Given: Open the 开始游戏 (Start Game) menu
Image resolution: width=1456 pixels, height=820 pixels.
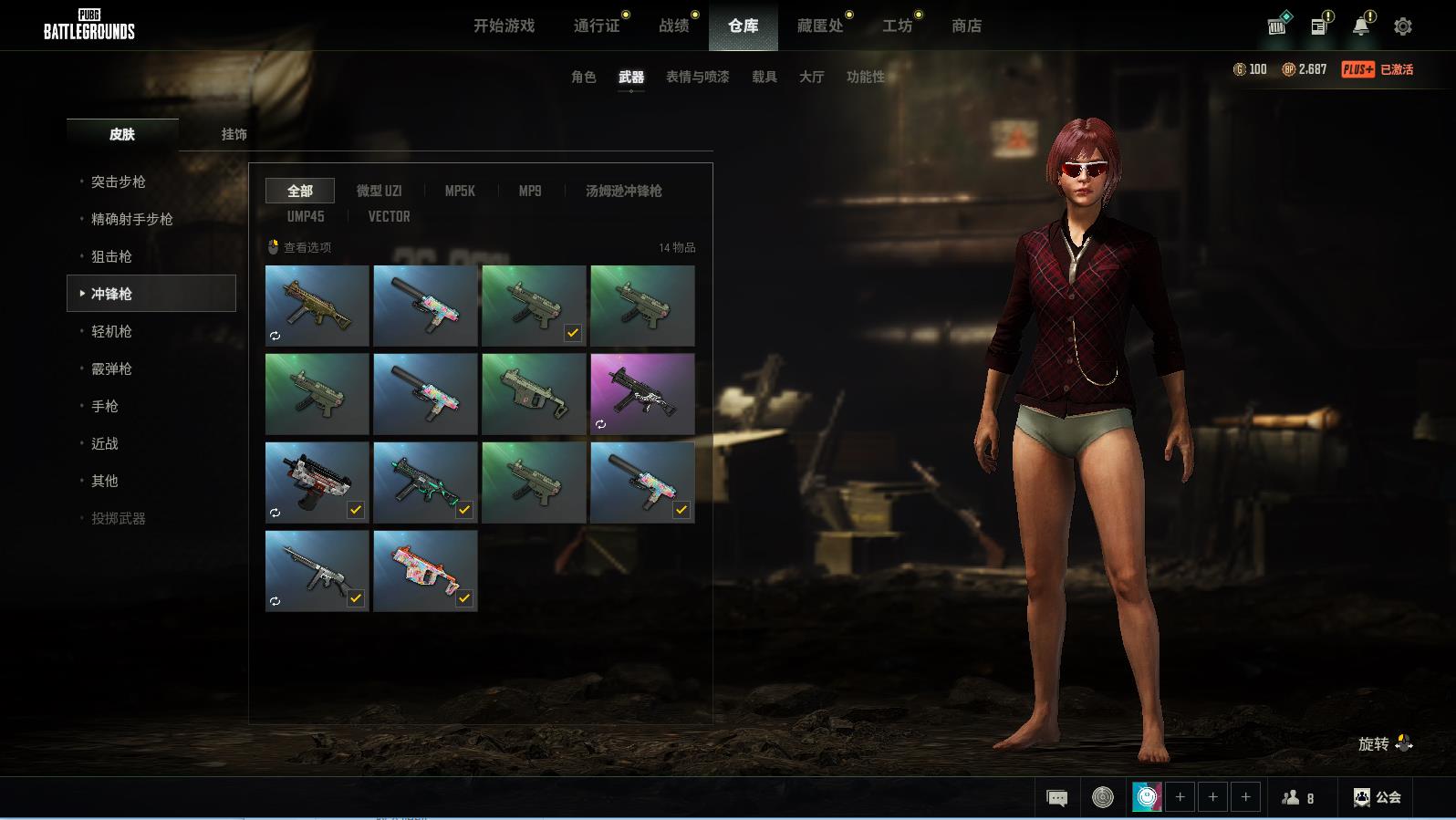Looking at the screenshot, I should (504, 26).
